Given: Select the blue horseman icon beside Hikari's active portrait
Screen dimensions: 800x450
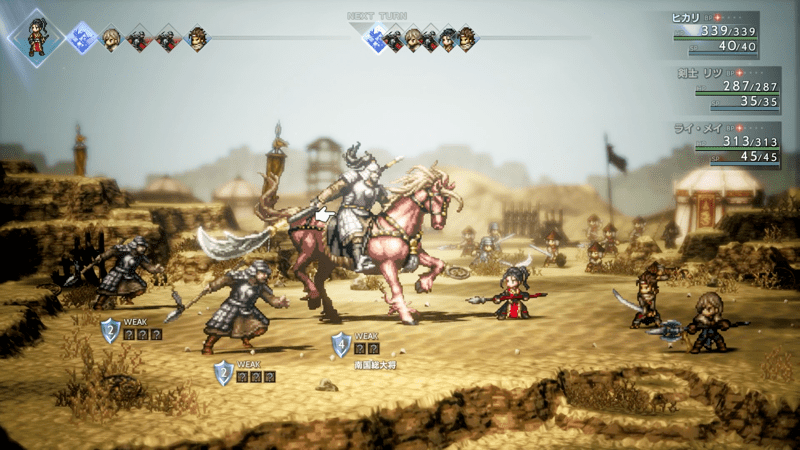Looking at the screenshot, I should (x=82, y=38).
